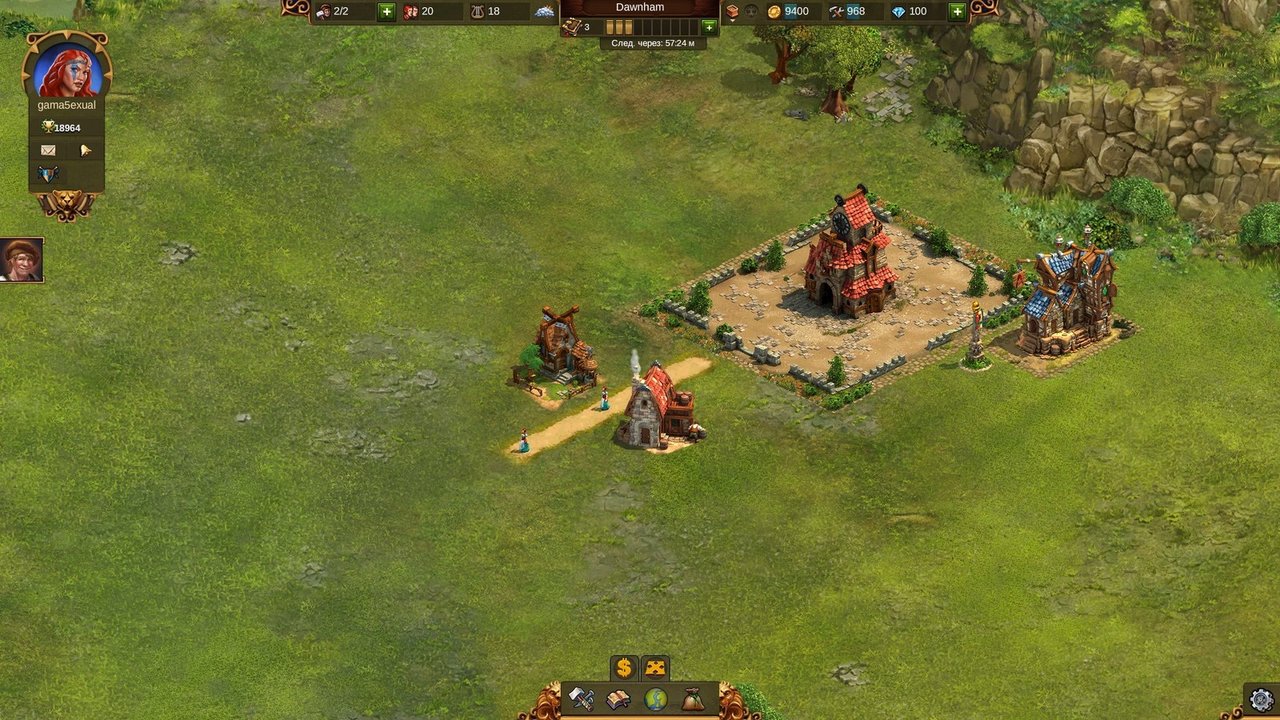1280x720 pixels.
Task: Open the world map globe
Action: tap(656, 699)
